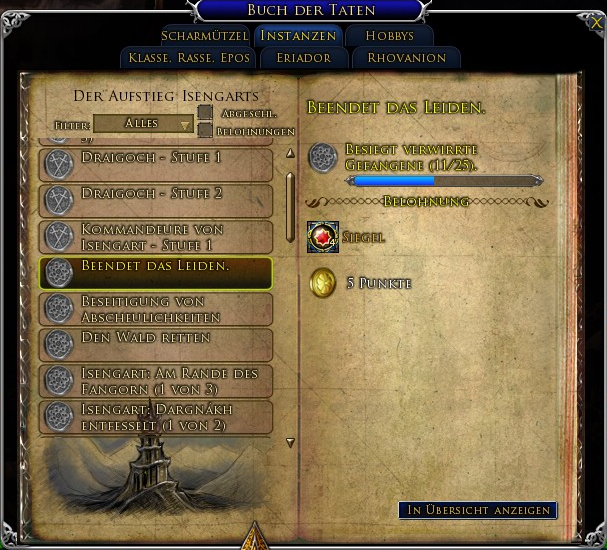Choose Kommandeure von Isengart - Stufe 1
Image resolution: width=607 pixels, height=550 pixels.
(x=155, y=236)
